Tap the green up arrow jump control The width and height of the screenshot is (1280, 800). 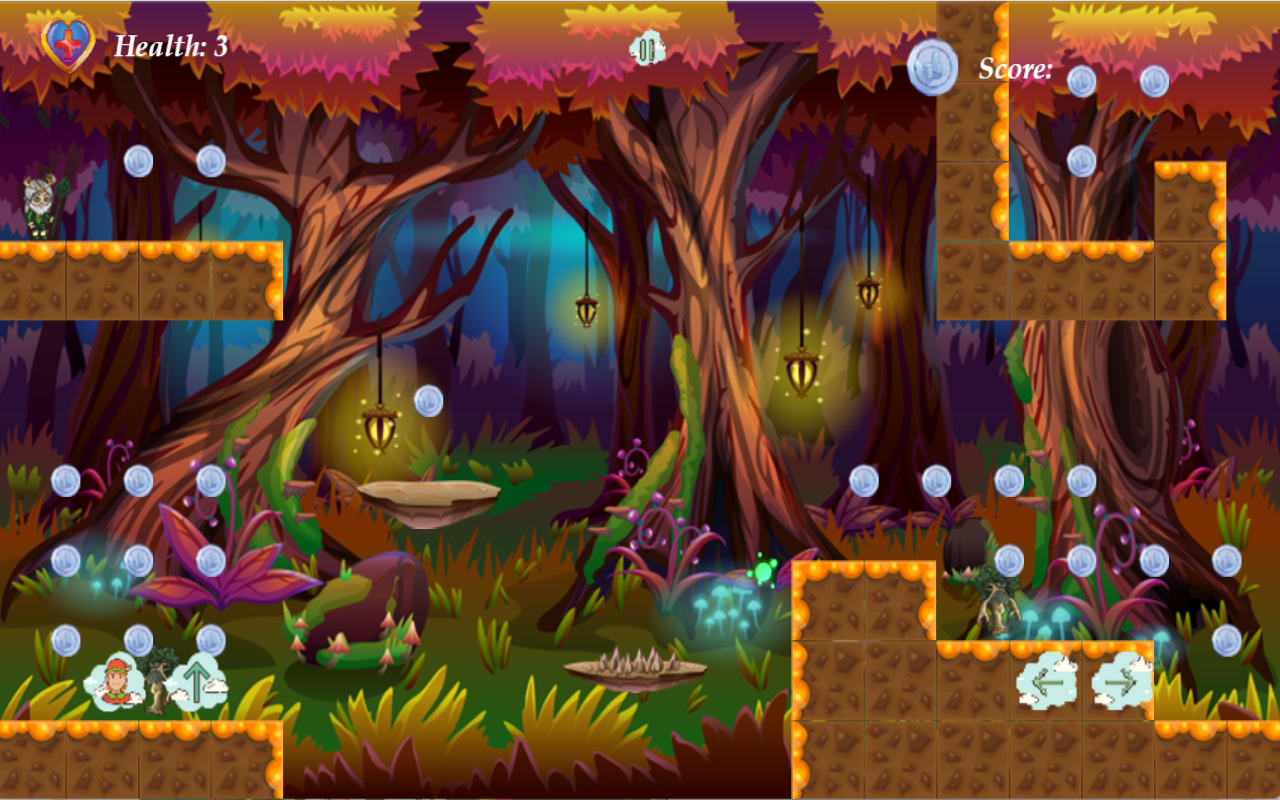(x=196, y=682)
